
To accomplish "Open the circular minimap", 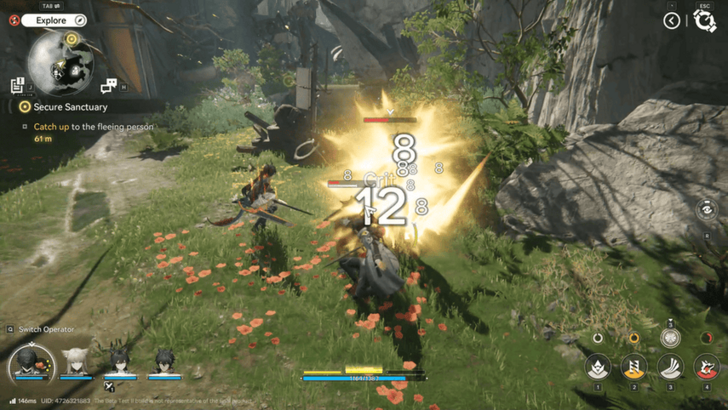I will coord(60,62).
